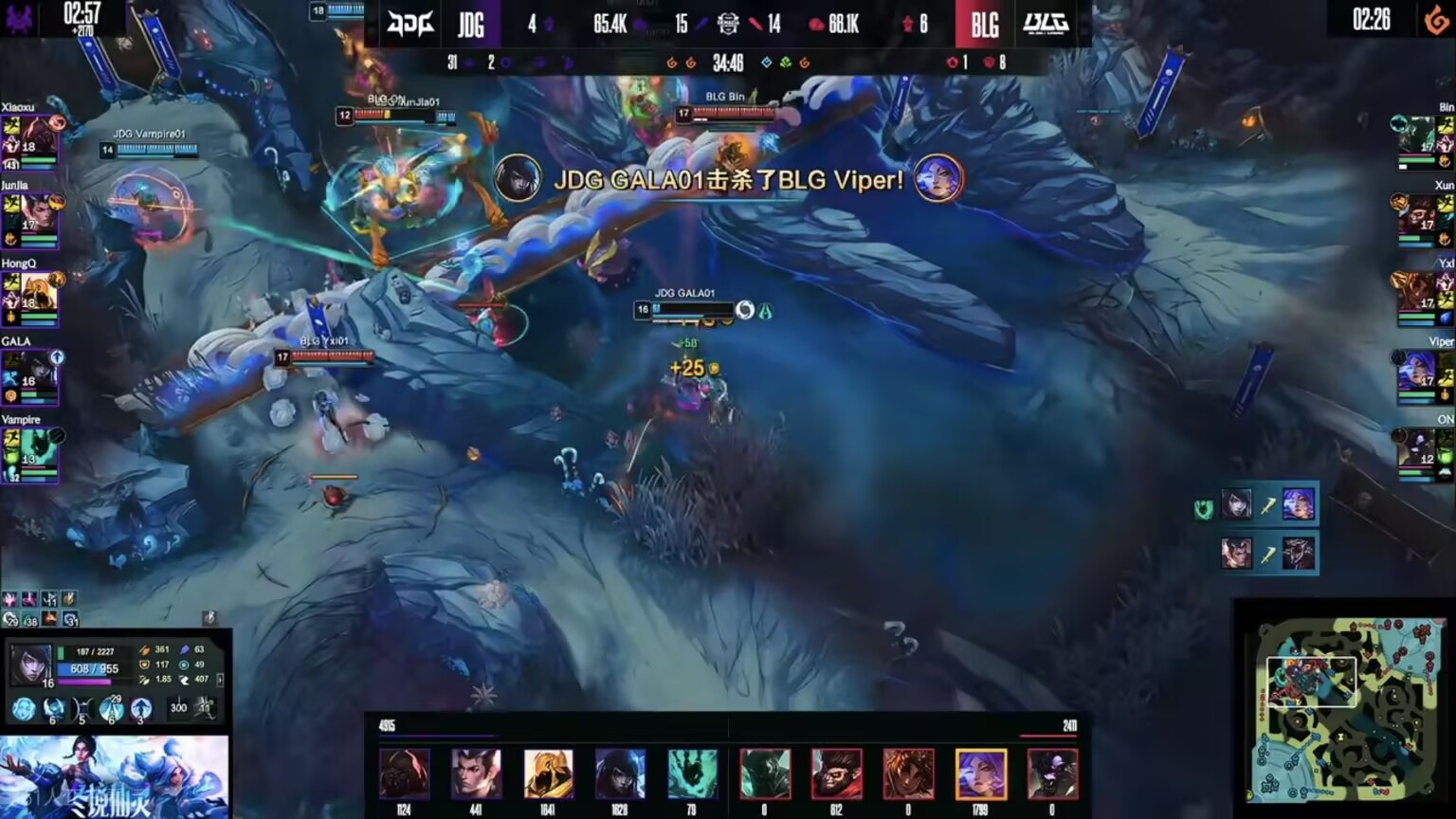Viewport: 1456px width, 819px height.
Task: Click the golden-helmet champion in damage bar
Action: click(x=548, y=773)
